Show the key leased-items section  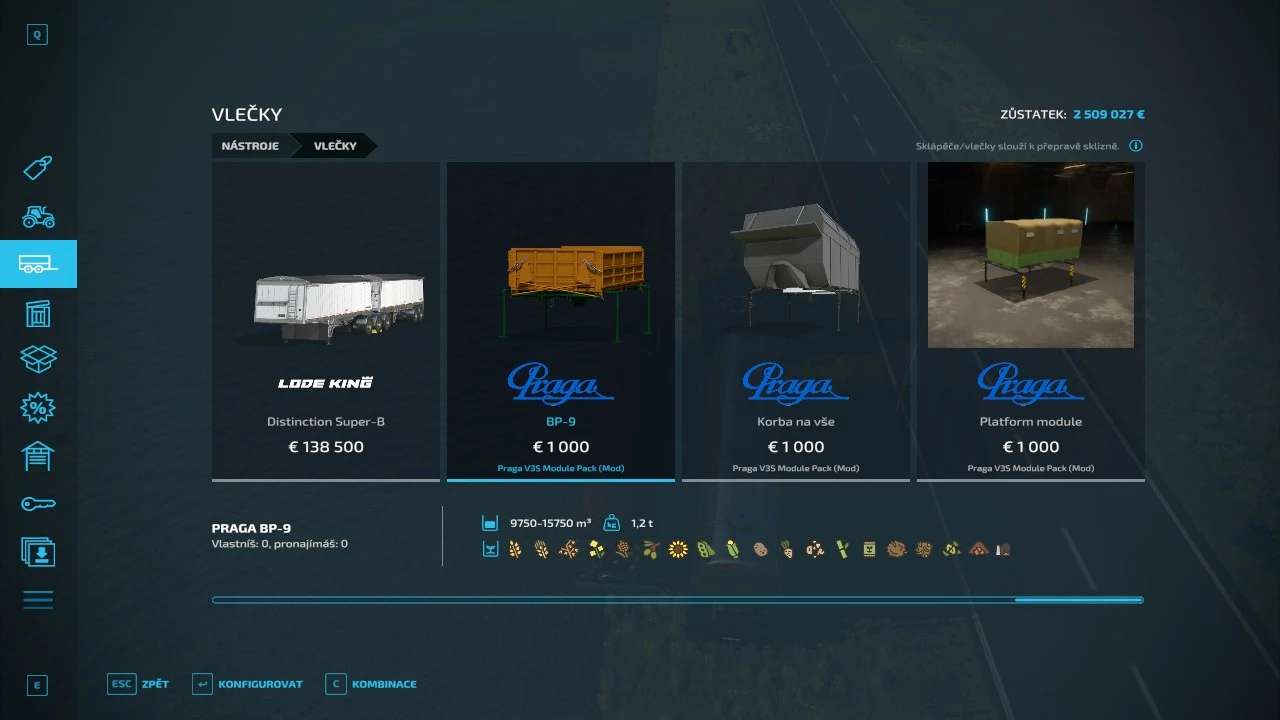coord(38,504)
